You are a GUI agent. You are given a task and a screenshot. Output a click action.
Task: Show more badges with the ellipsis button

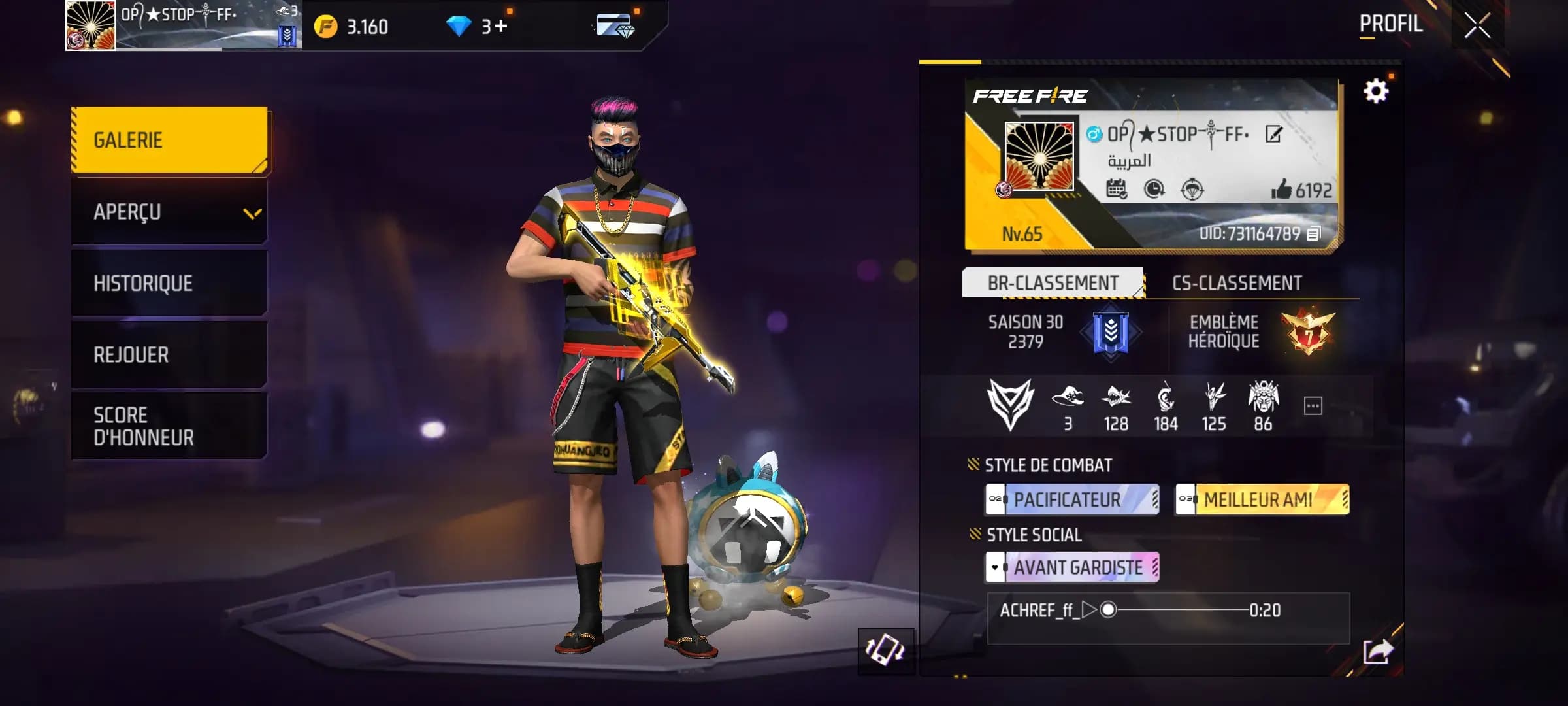[x=1313, y=406]
